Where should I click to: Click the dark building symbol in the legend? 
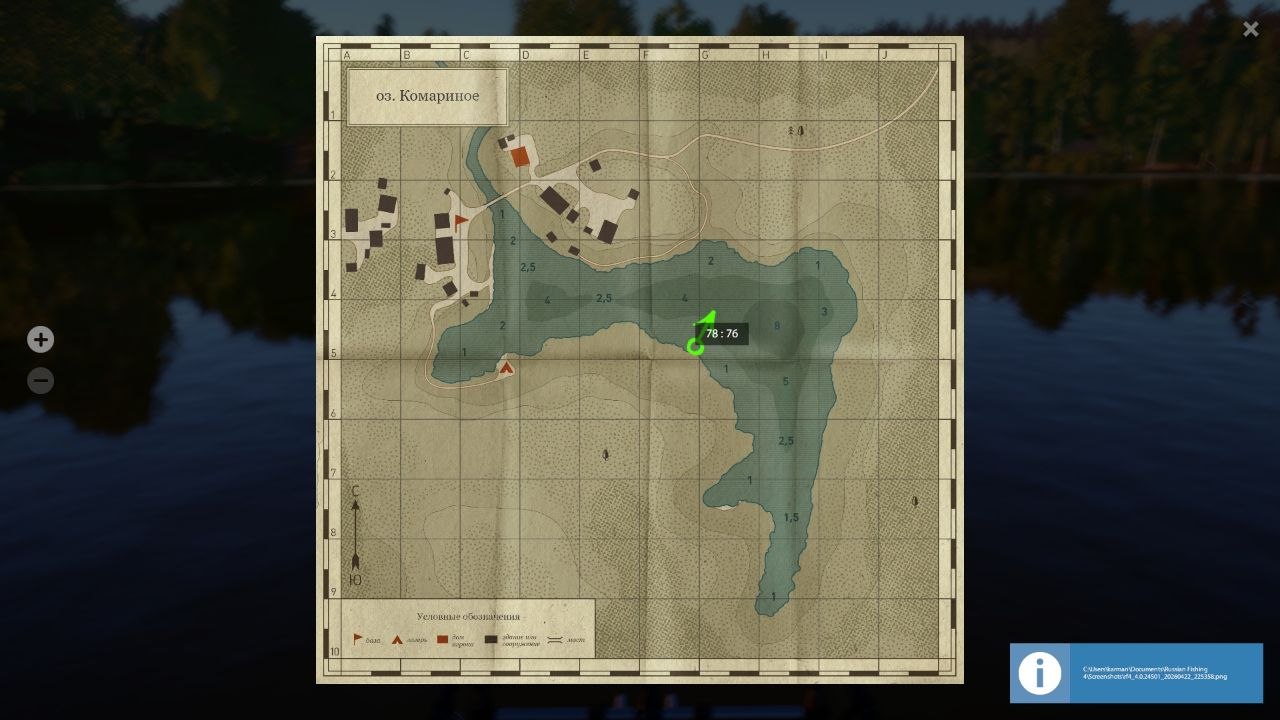point(491,639)
